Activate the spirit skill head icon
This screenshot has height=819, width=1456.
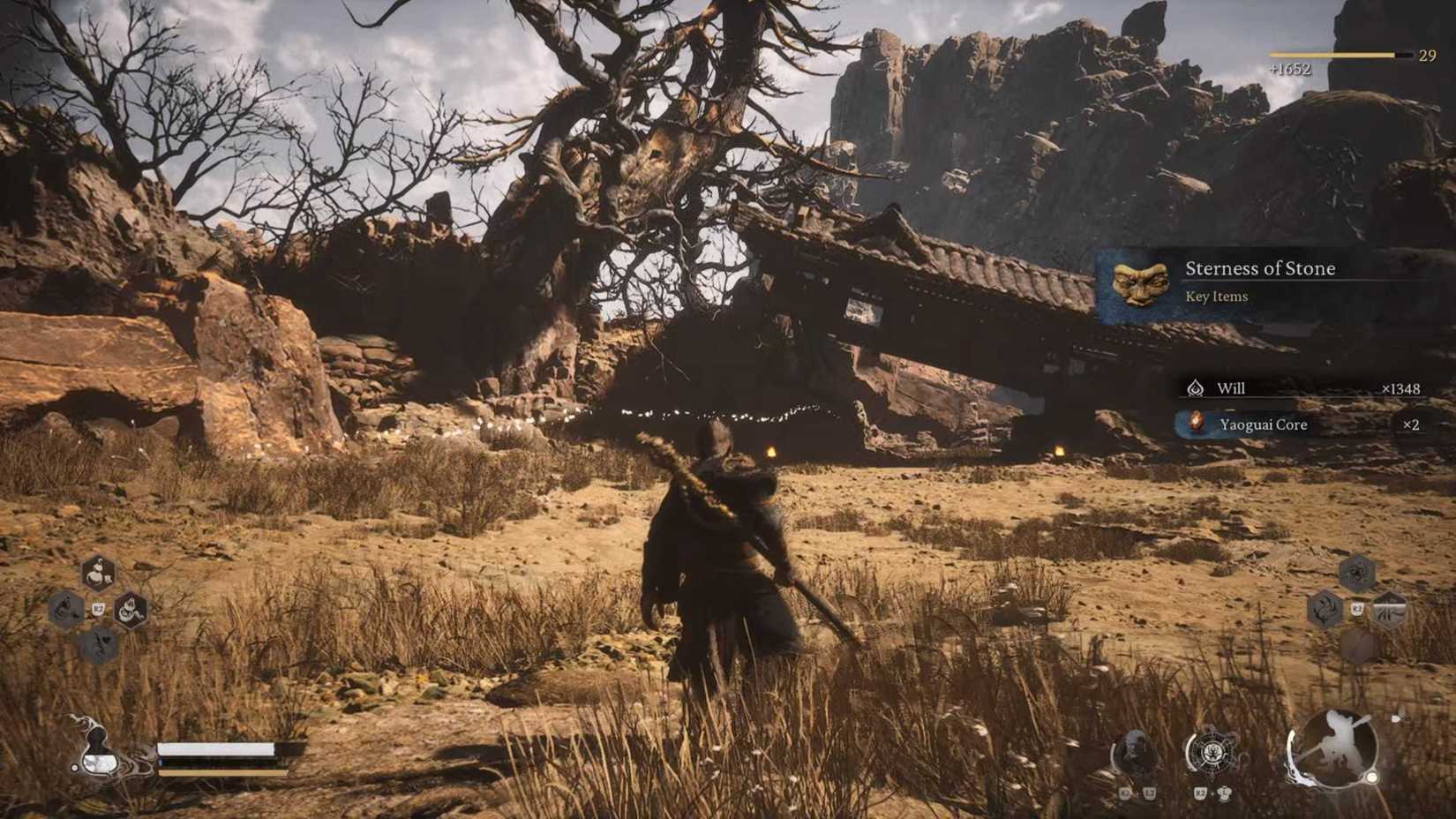point(1134,755)
